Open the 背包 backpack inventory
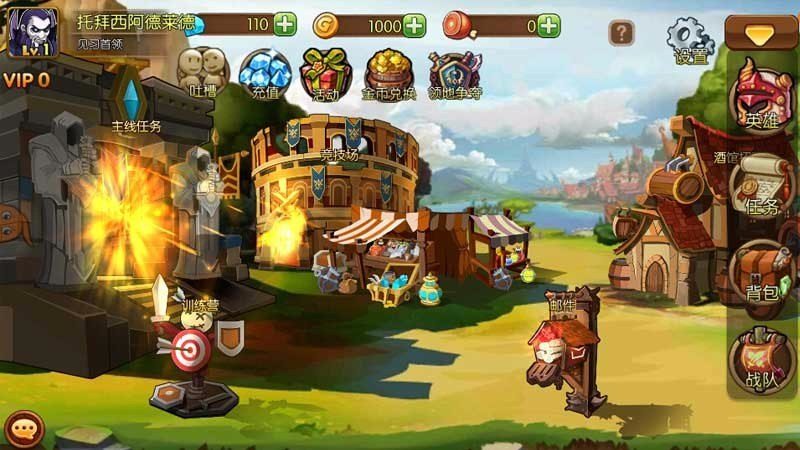This screenshot has height=450, width=800. coord(762,272)
